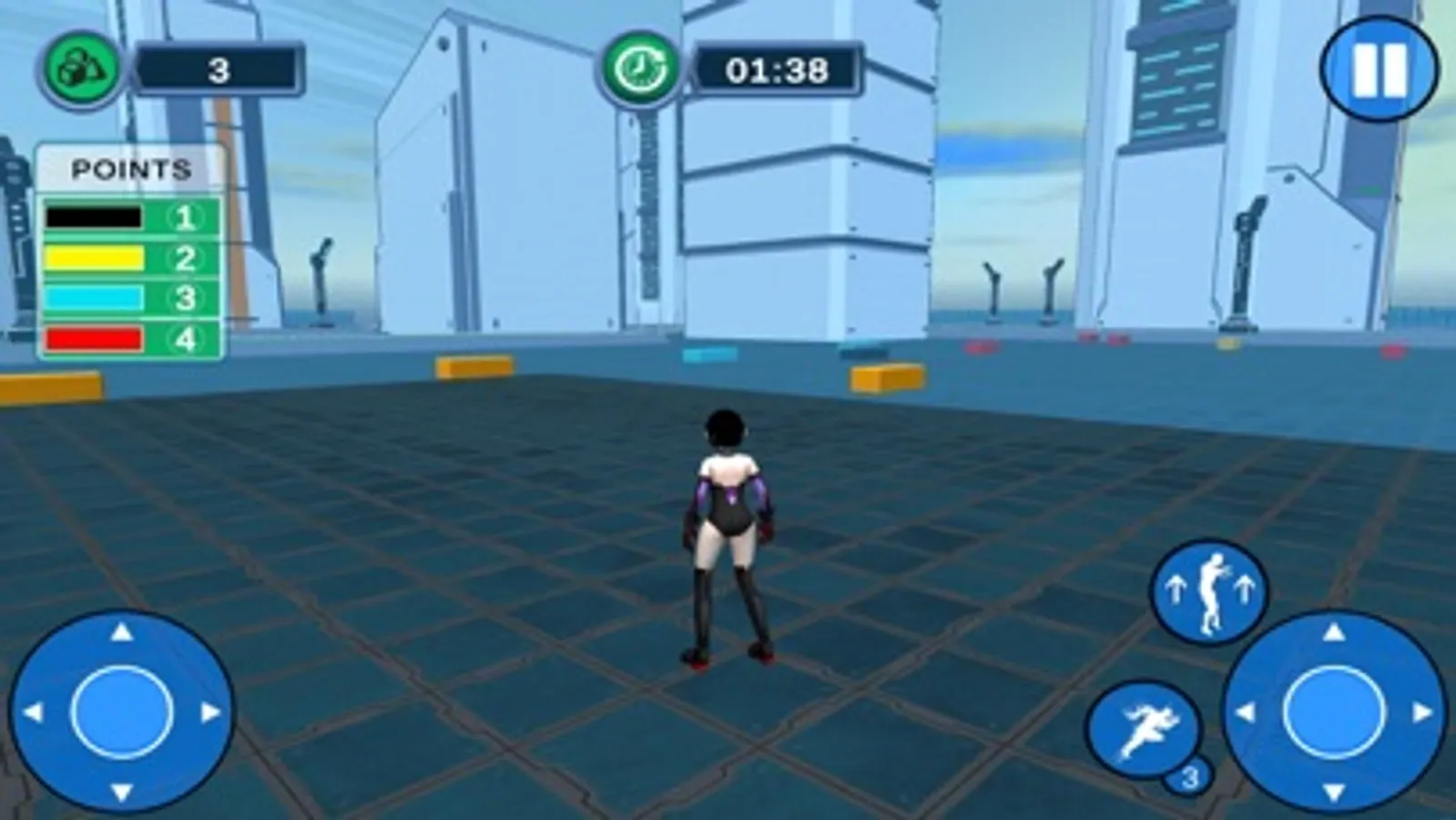Select the cyan color bar for point 3
This screenshot has width=1456, height=820.
pyautogui.click(x=93, y=297)
